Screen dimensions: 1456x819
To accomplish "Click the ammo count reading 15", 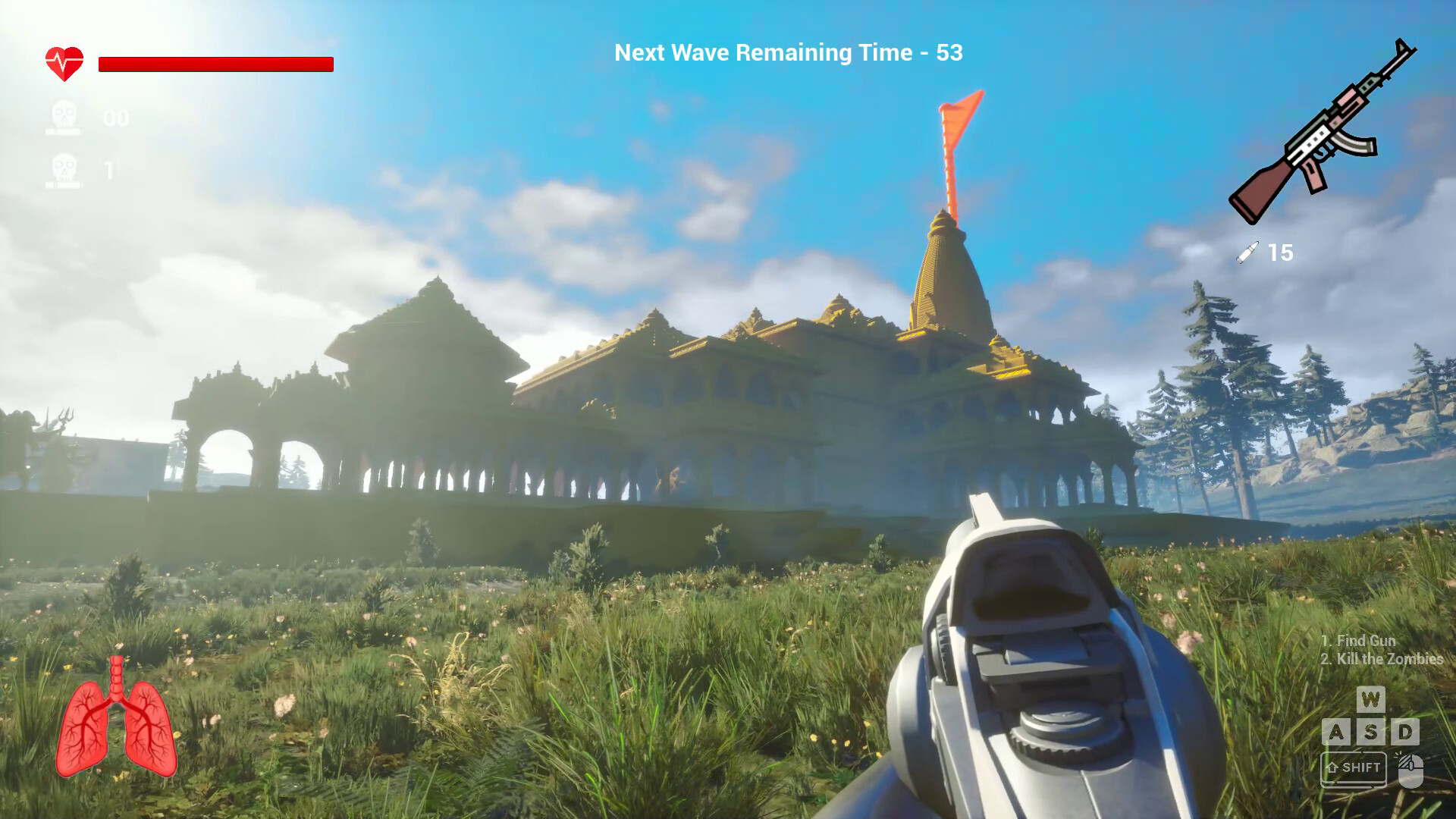I will pos(1280,253).
